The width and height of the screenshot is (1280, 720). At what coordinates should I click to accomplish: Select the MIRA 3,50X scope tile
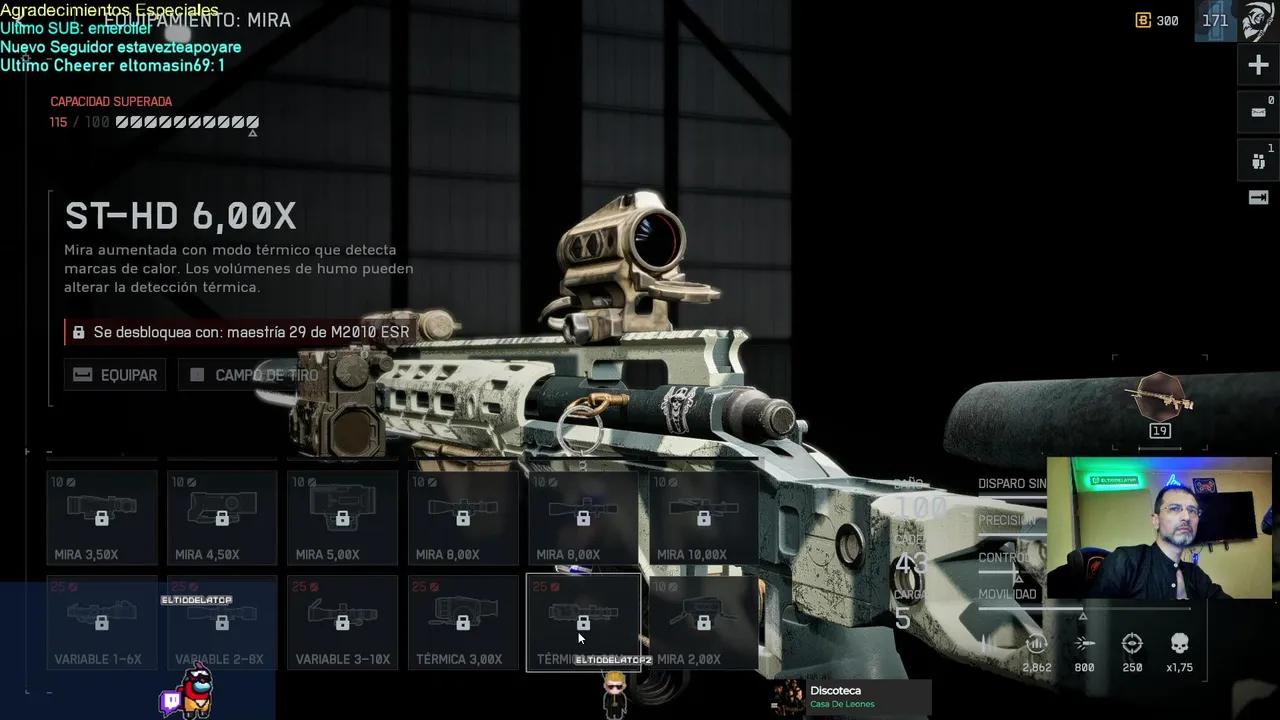point(102,518)
